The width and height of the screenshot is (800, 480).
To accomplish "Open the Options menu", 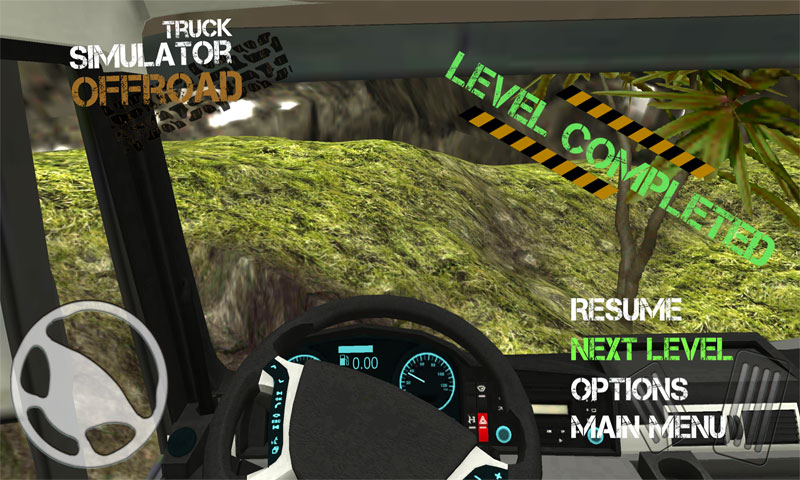I will pyautogui.click(x=628, y=388).
